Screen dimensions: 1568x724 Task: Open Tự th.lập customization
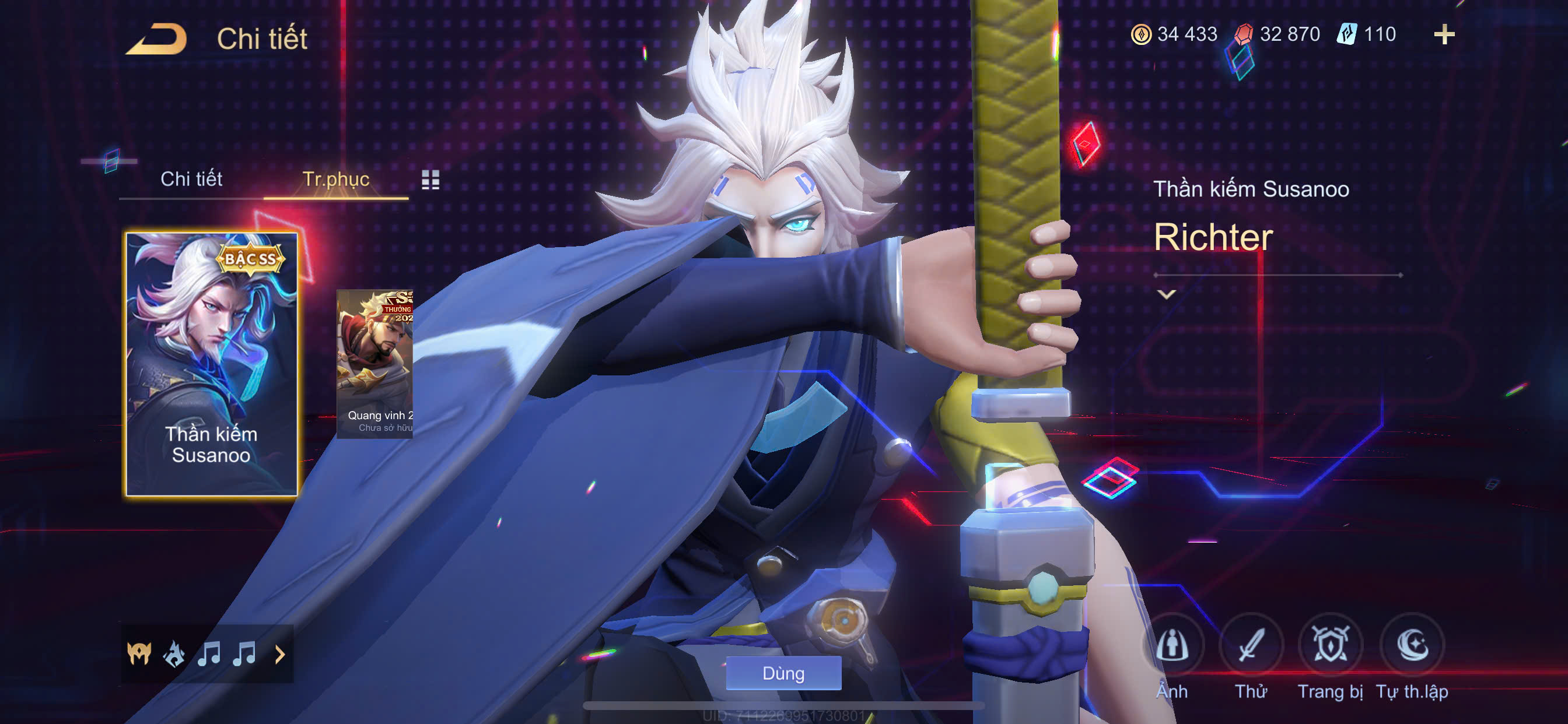tap(1412, 645)
